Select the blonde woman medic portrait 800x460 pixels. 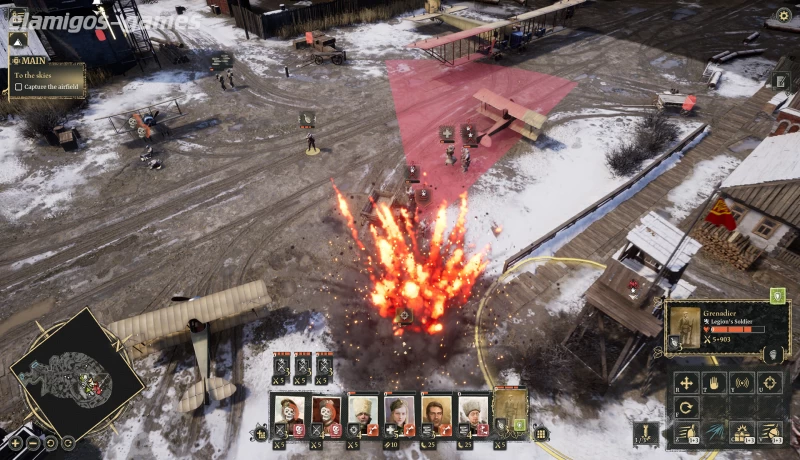click(x=400, y=412)
